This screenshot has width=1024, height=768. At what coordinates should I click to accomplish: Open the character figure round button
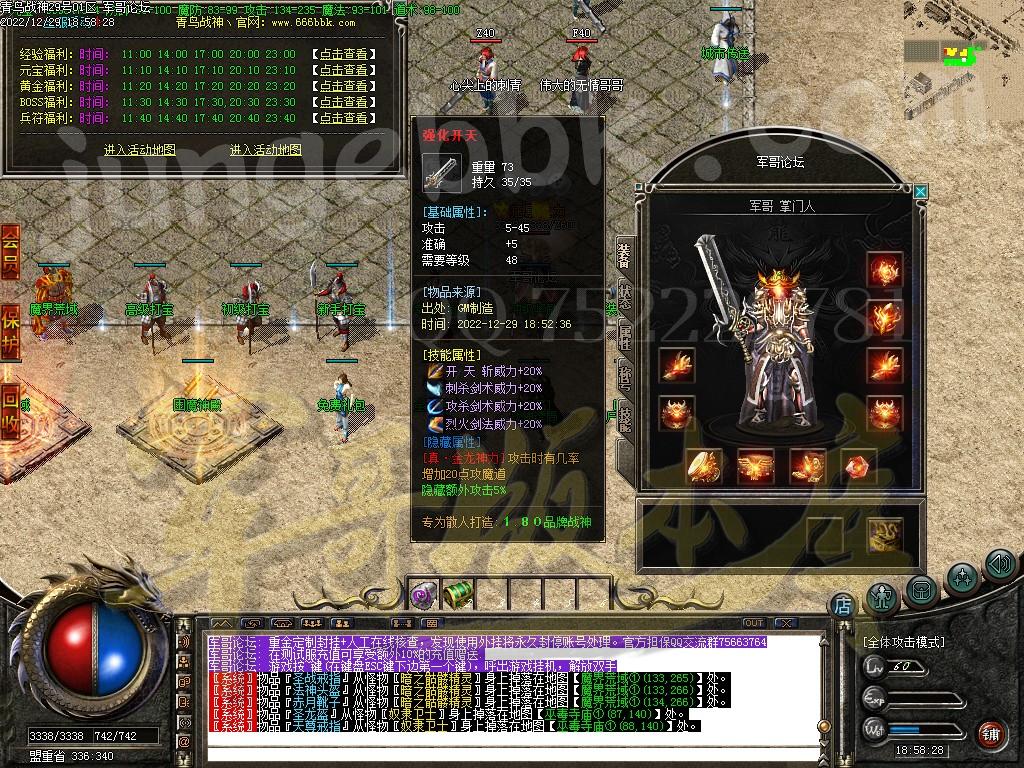(882, 597)
